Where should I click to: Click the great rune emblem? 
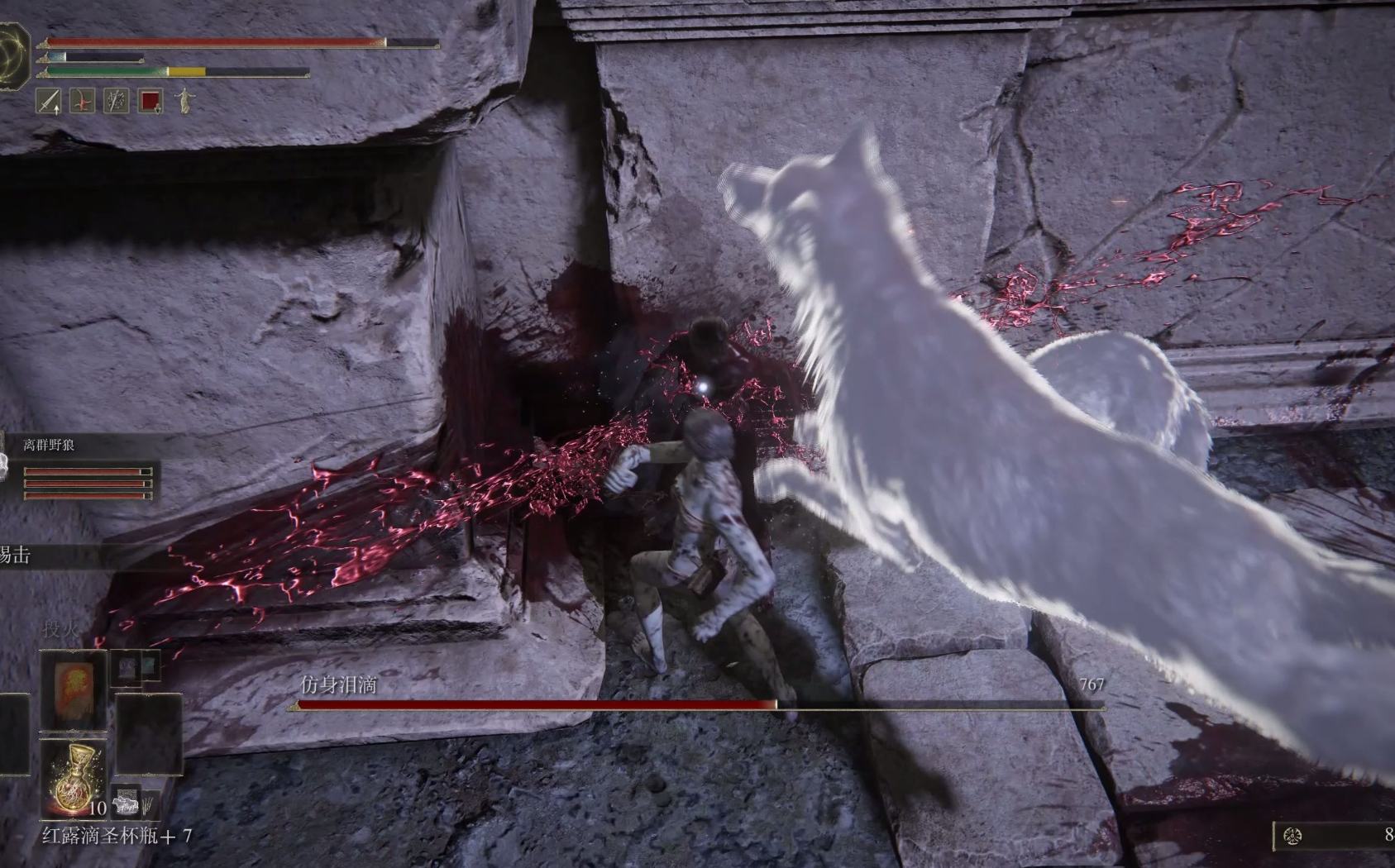15,55
